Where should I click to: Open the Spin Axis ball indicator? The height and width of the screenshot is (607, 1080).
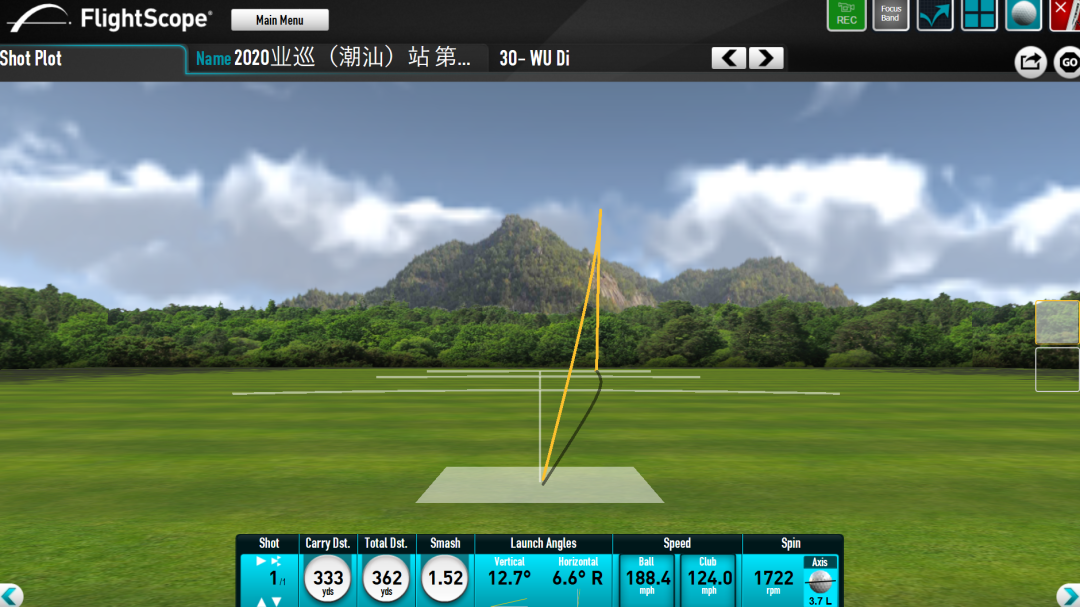(x=820, y=581)
